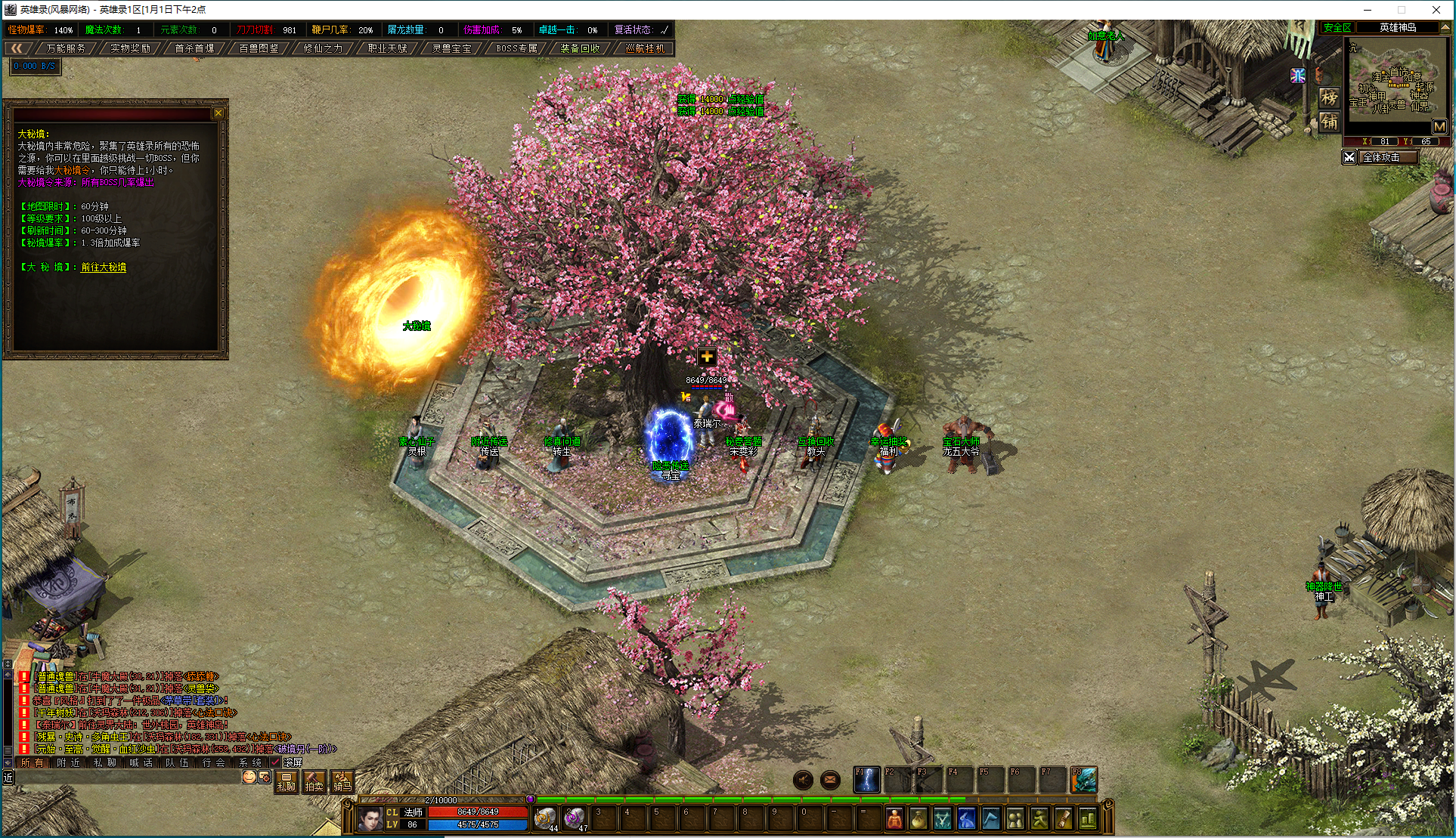Switch chat to the 附近 tab

68,762
